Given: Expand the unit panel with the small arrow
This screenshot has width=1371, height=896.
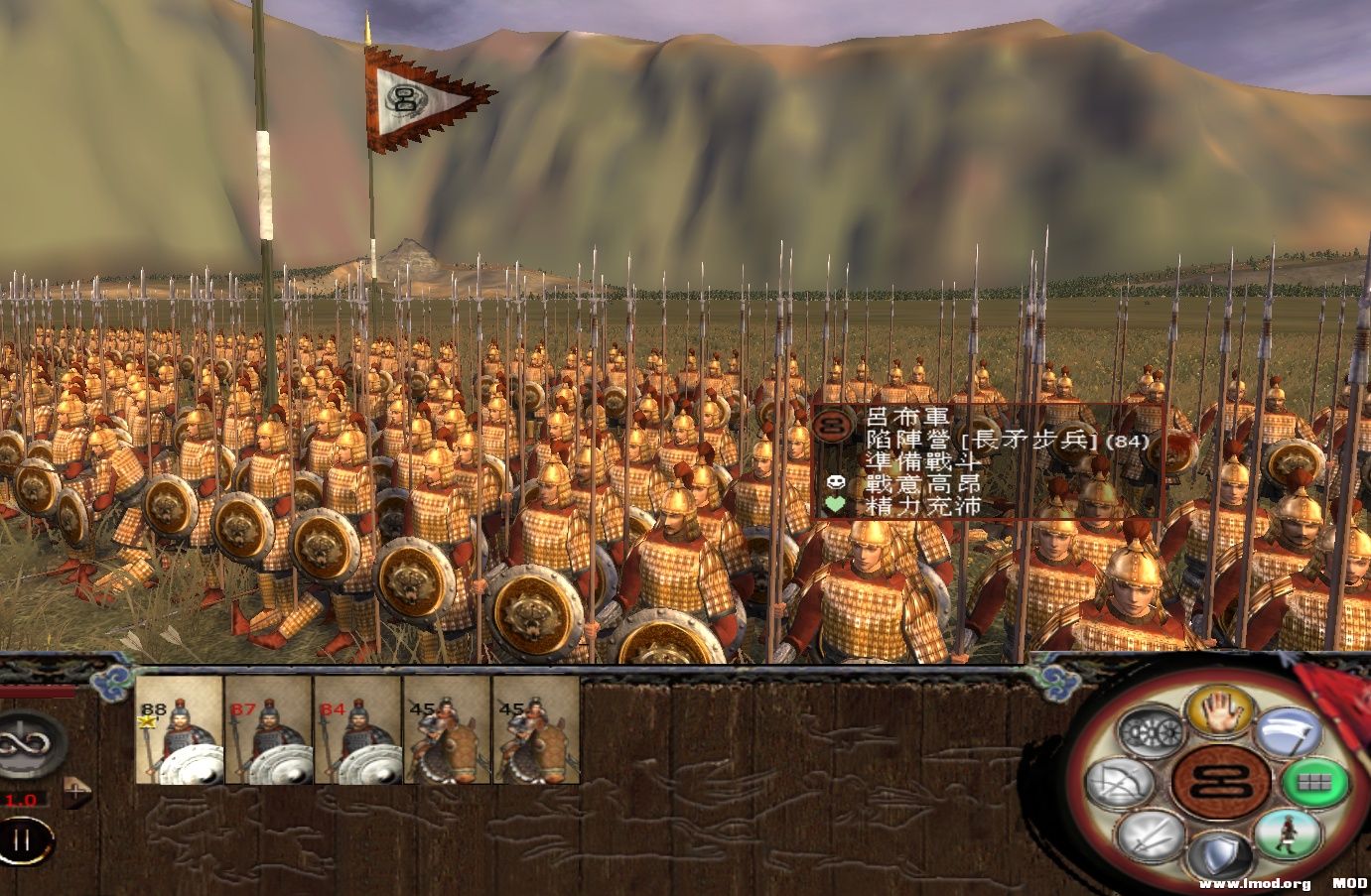Looking at the screenshot, I should [75, 794].
